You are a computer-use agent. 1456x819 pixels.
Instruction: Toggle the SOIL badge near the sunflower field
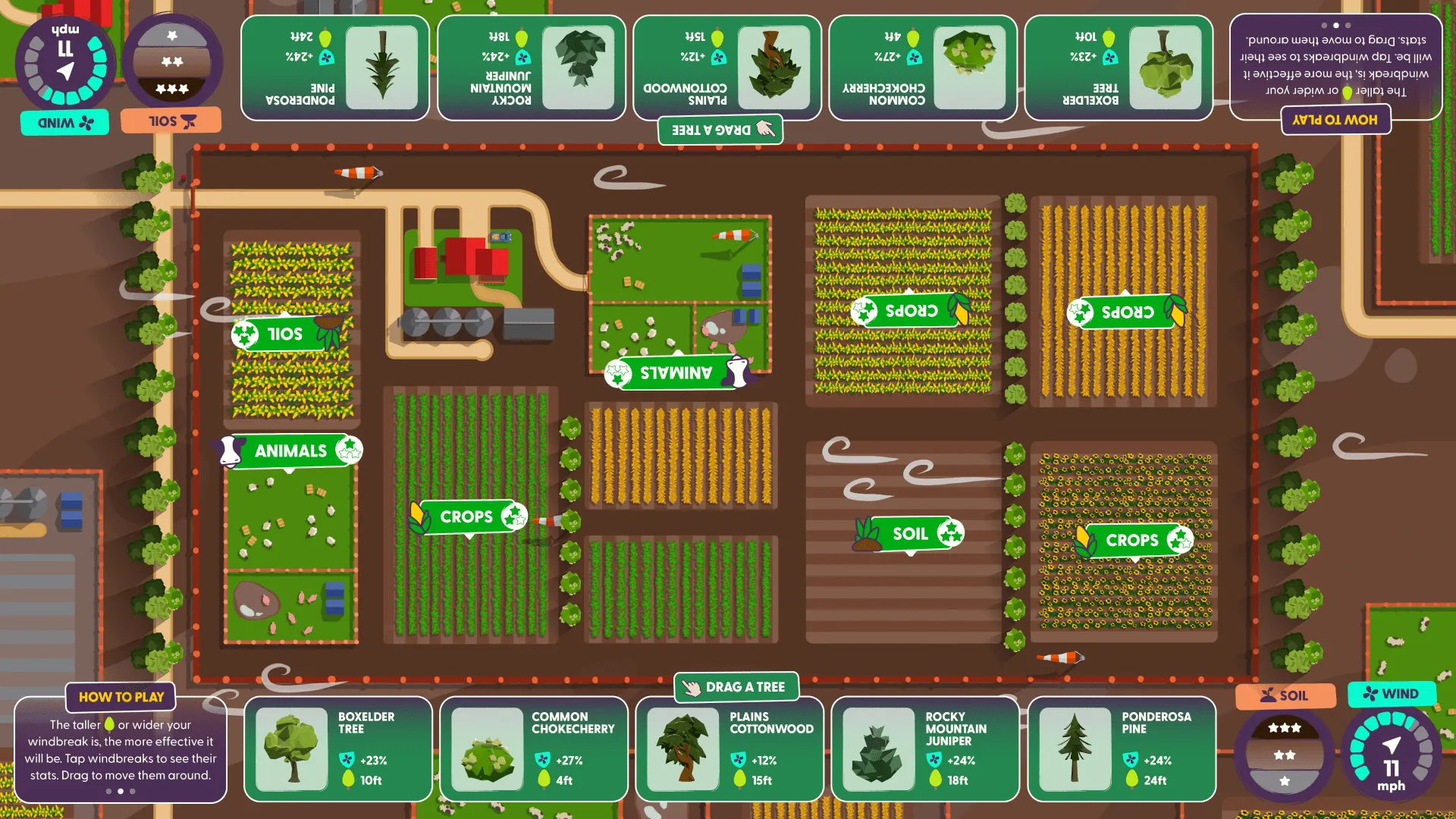coord(908,533)
